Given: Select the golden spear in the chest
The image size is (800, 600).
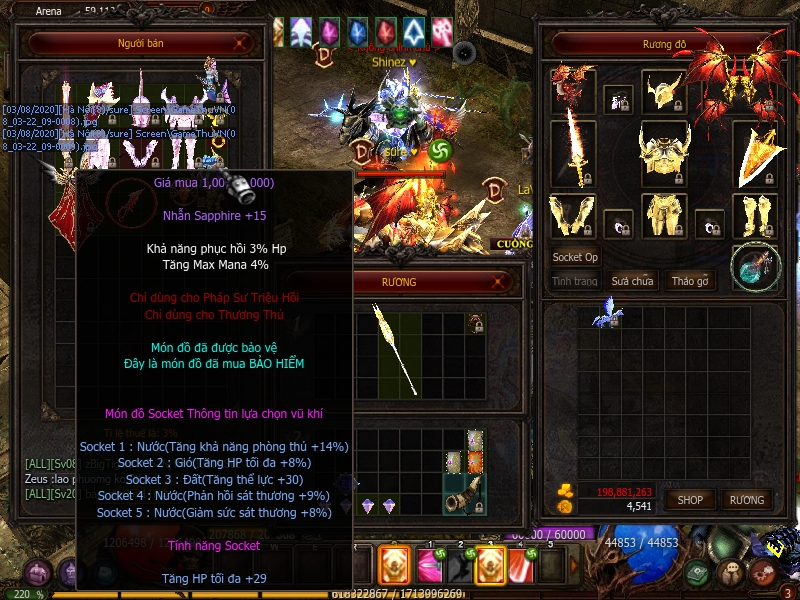Looking at the screenshot, I should [394, 348].
